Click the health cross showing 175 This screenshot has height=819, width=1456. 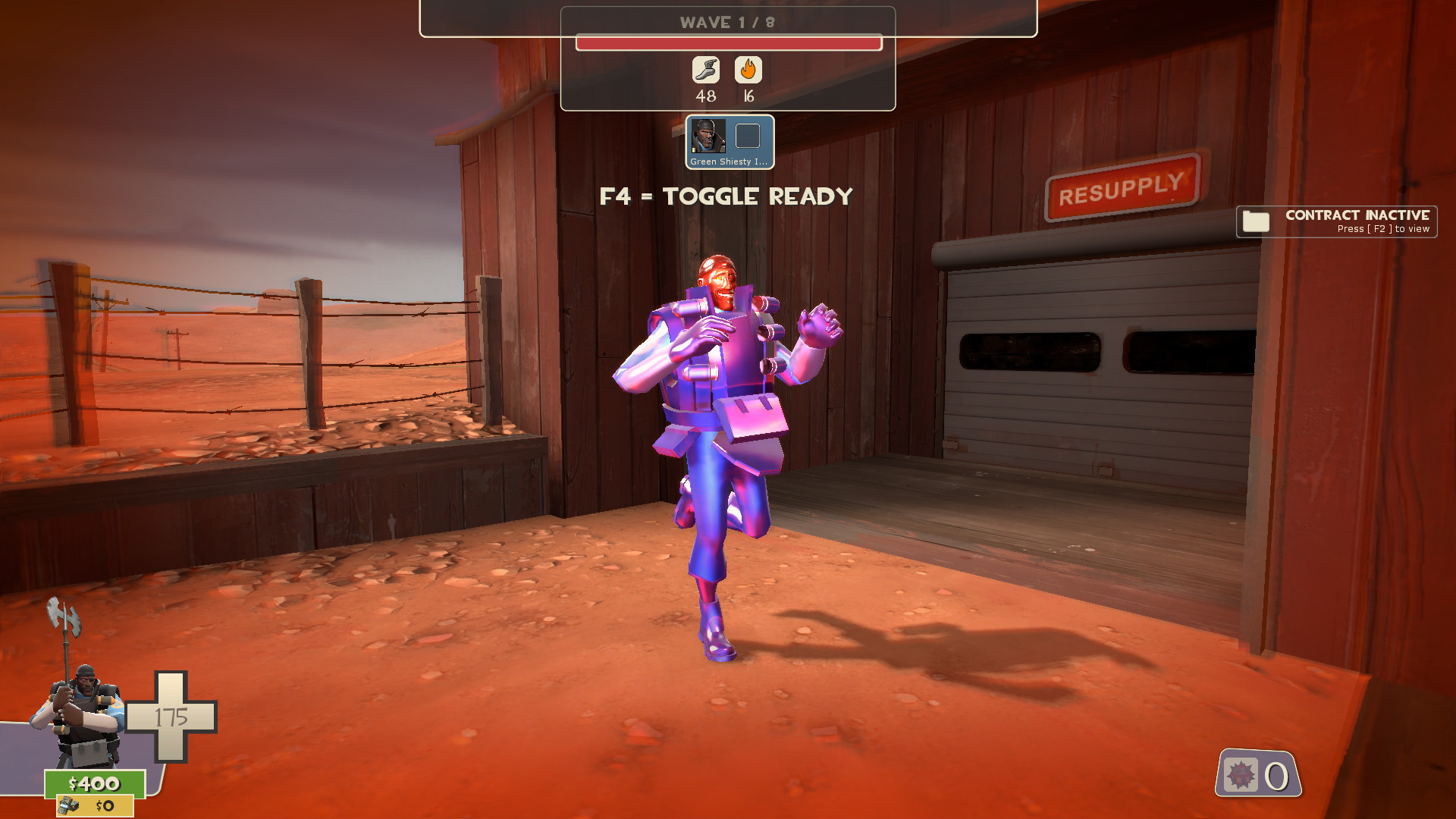click(x=173, y=714)
